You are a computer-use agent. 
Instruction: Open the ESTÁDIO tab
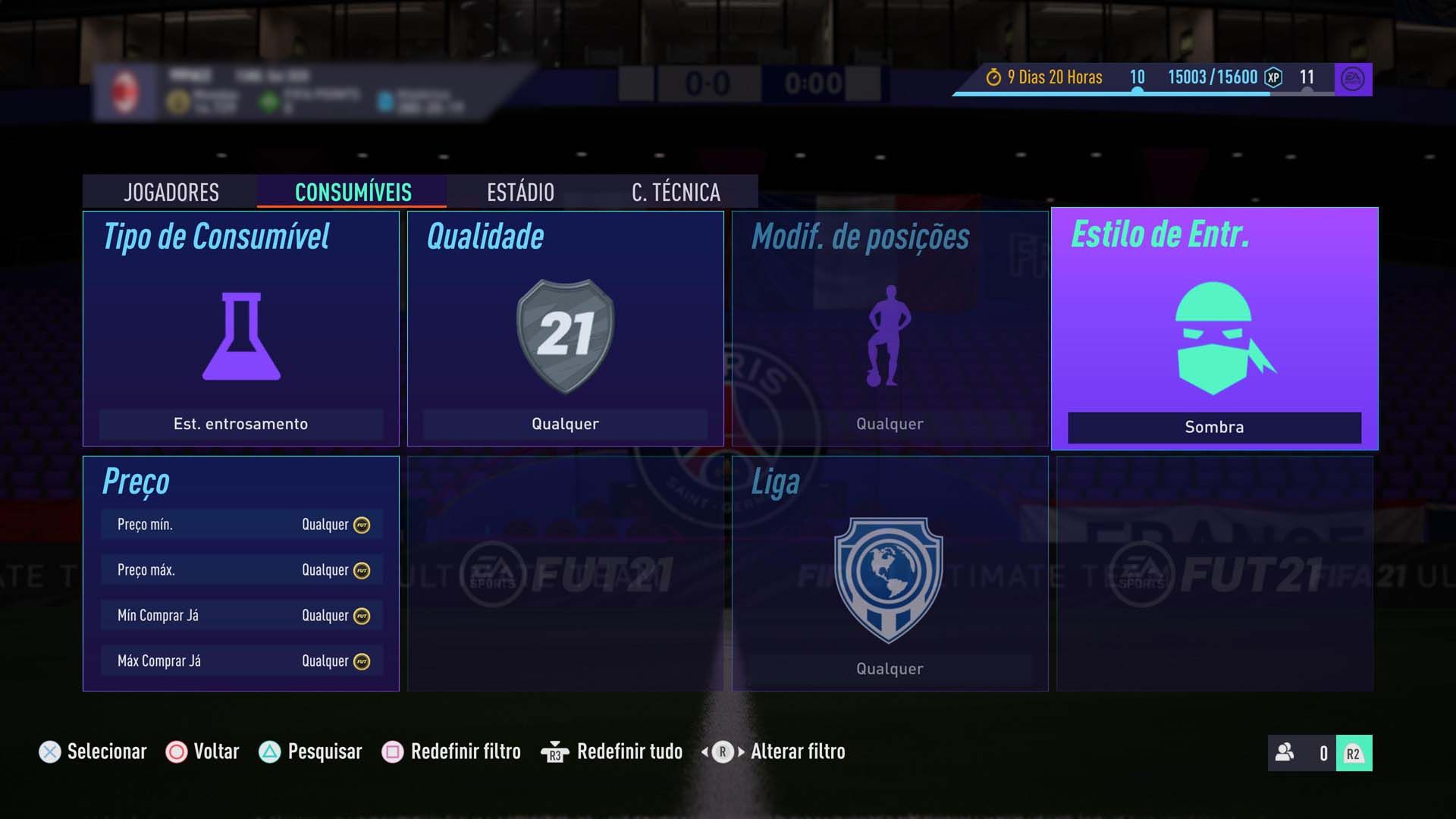(x=520, y=192)
